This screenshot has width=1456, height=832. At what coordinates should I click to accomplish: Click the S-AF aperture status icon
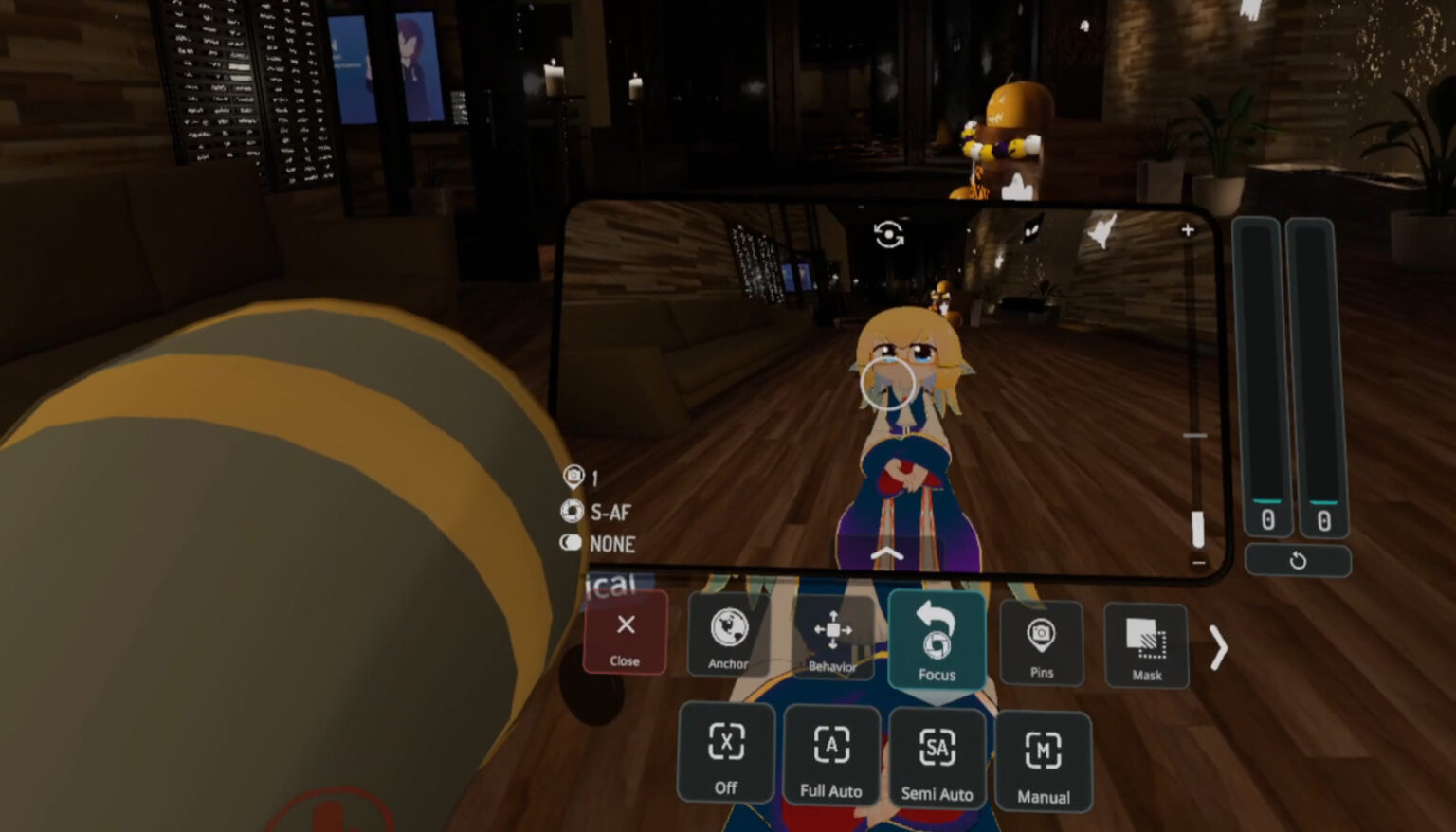tap(573, 512)
